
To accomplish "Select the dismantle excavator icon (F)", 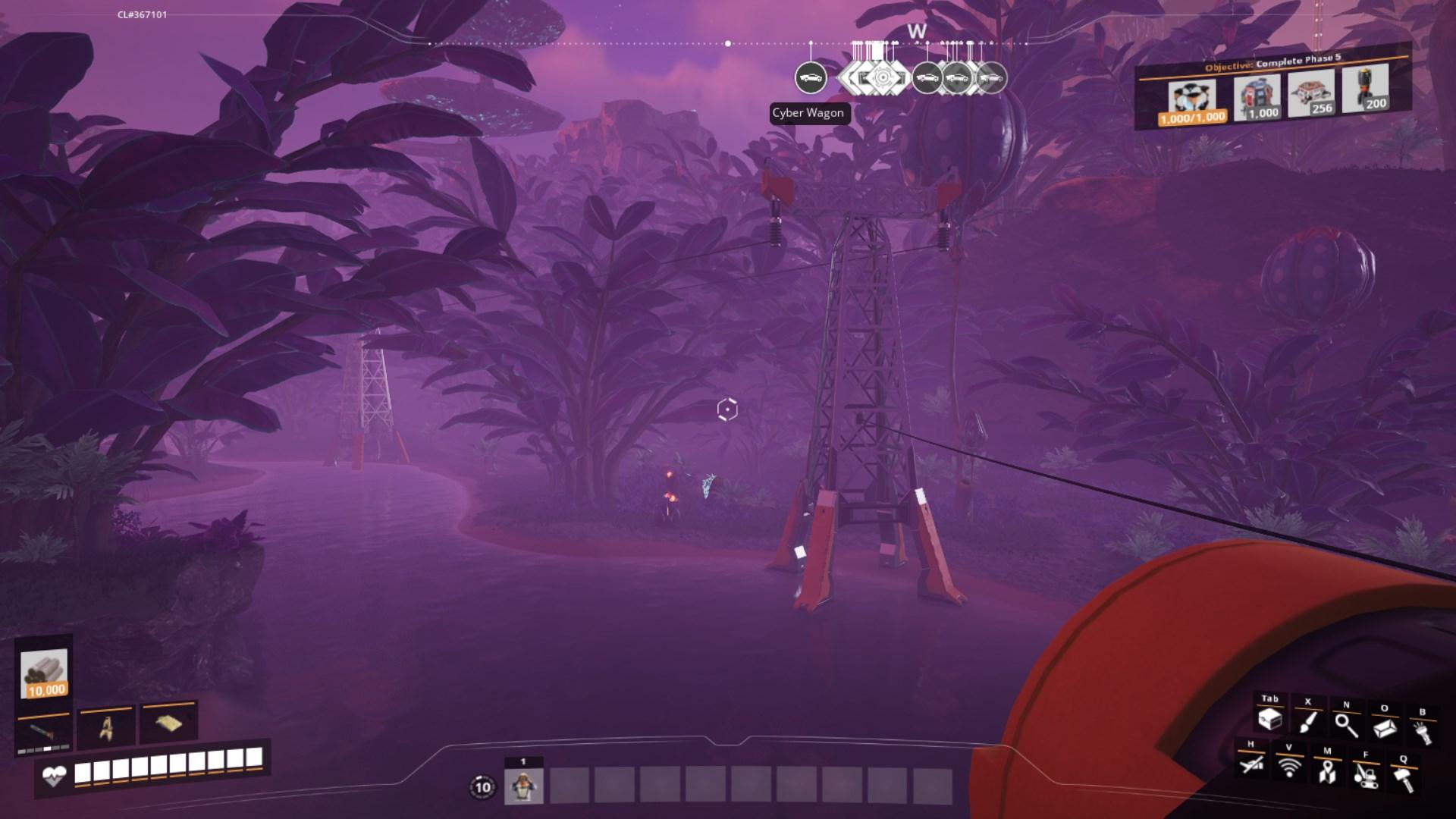I will point(1366,778).
